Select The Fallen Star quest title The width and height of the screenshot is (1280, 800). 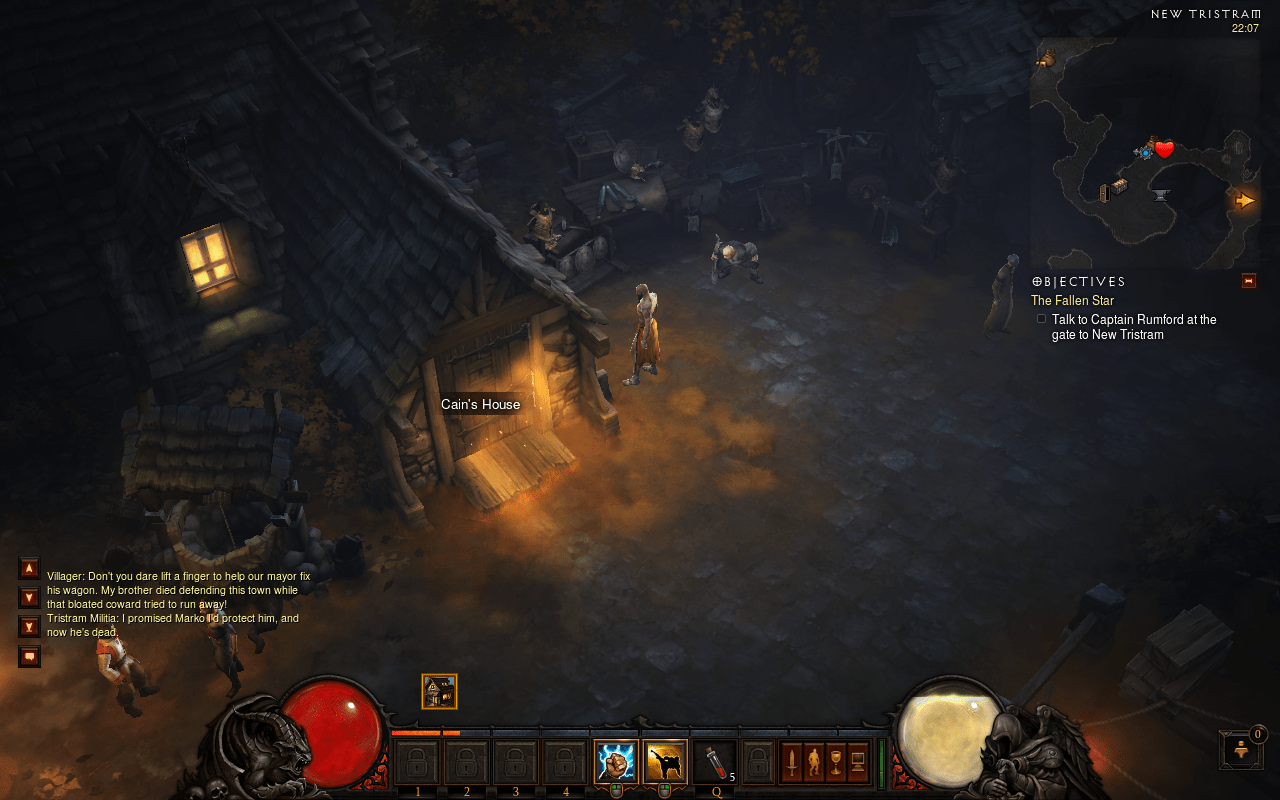coord(1072,300)
